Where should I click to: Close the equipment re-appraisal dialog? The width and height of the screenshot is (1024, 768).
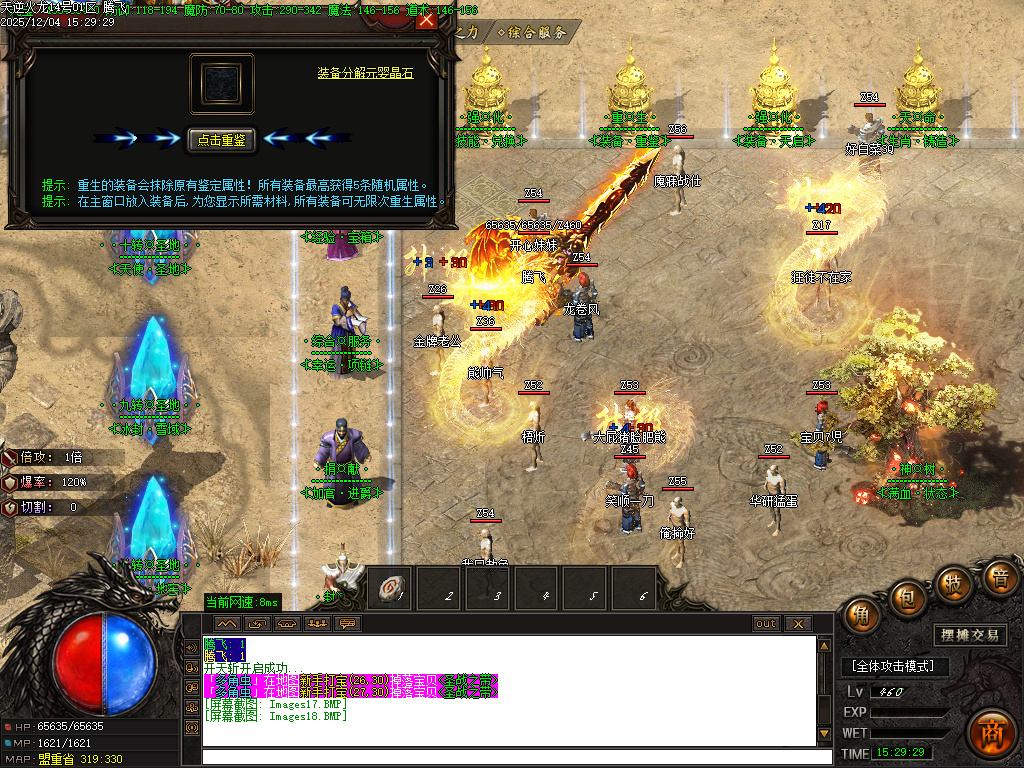pos(426,21)
